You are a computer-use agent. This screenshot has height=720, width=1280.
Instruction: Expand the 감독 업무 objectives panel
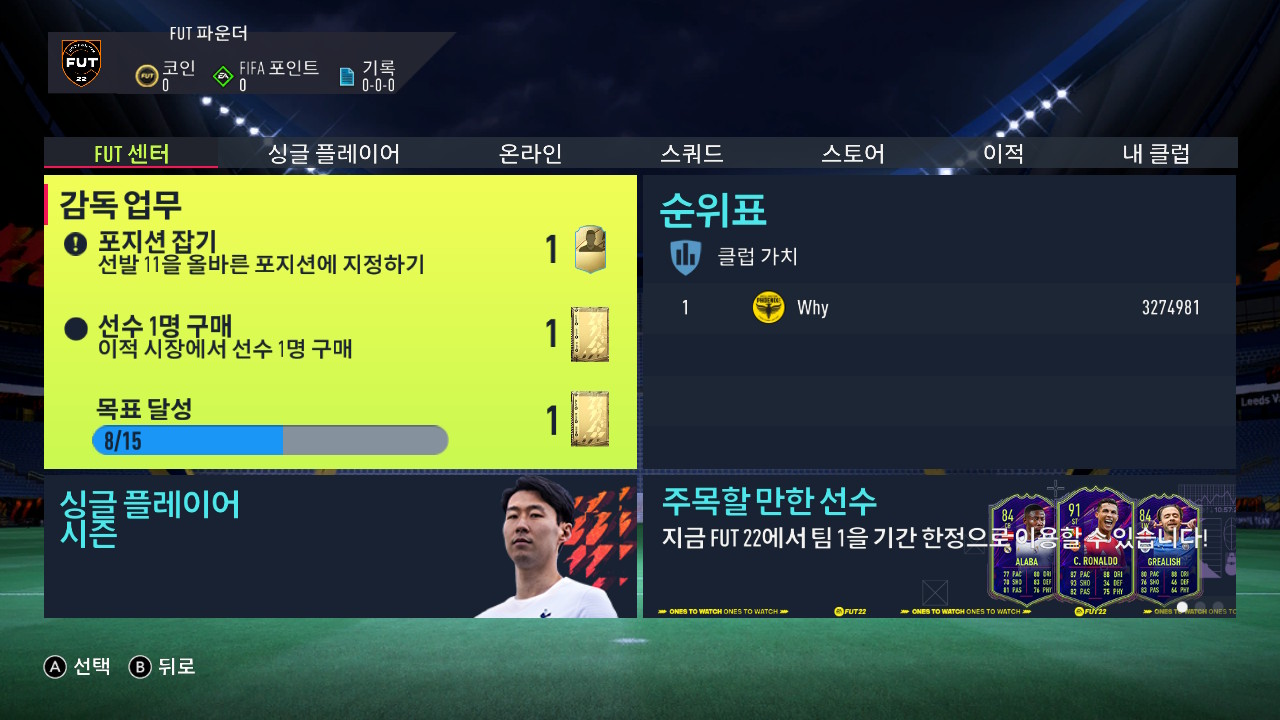point(340,320)
